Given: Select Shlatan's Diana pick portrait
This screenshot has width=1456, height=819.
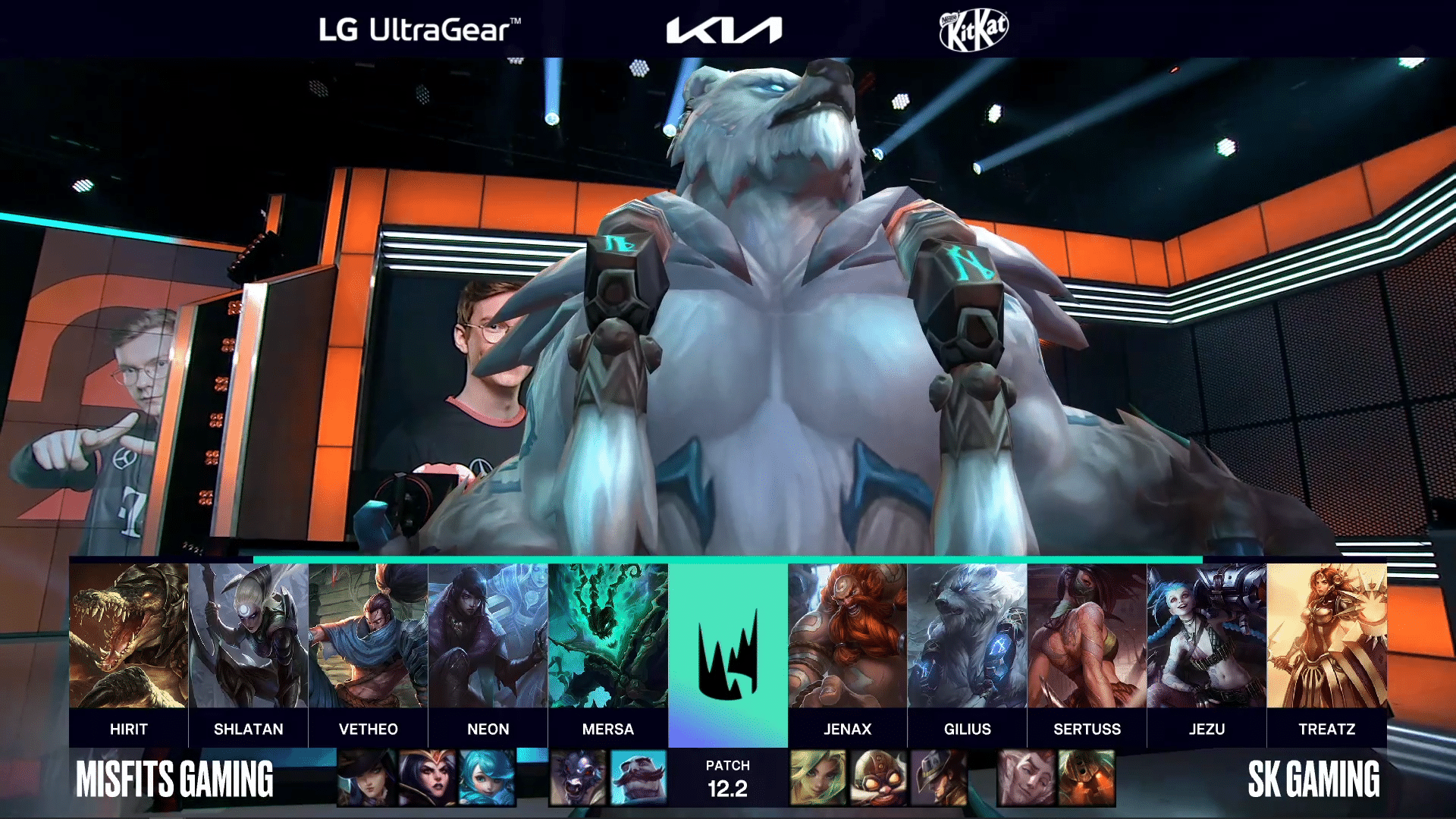Looking at the screenshot, I should pyautogui.click(x=248, y=635).
